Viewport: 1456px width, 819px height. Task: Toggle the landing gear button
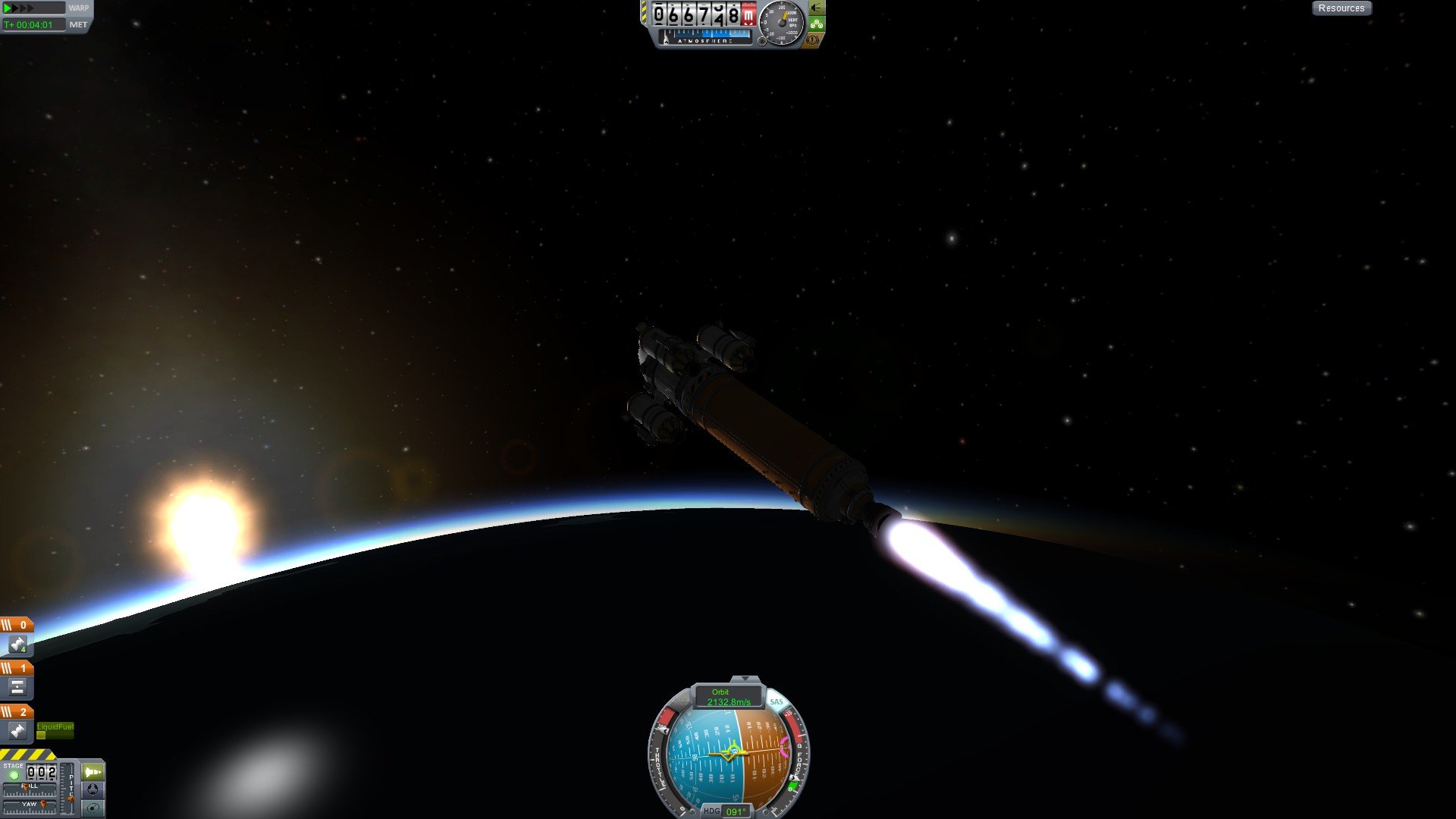(817, 24)
